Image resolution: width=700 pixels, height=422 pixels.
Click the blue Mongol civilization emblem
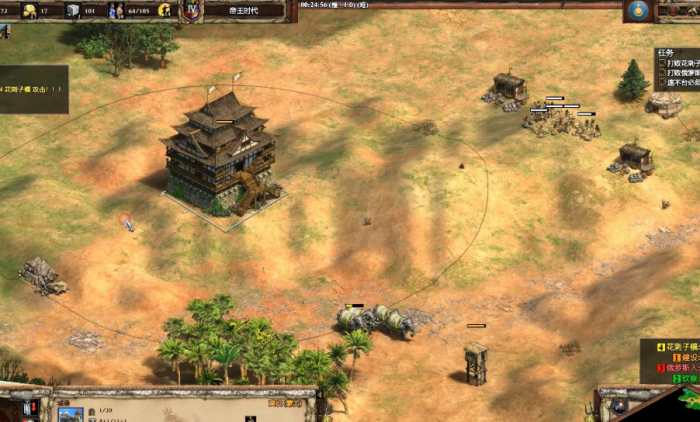(640, 10)
